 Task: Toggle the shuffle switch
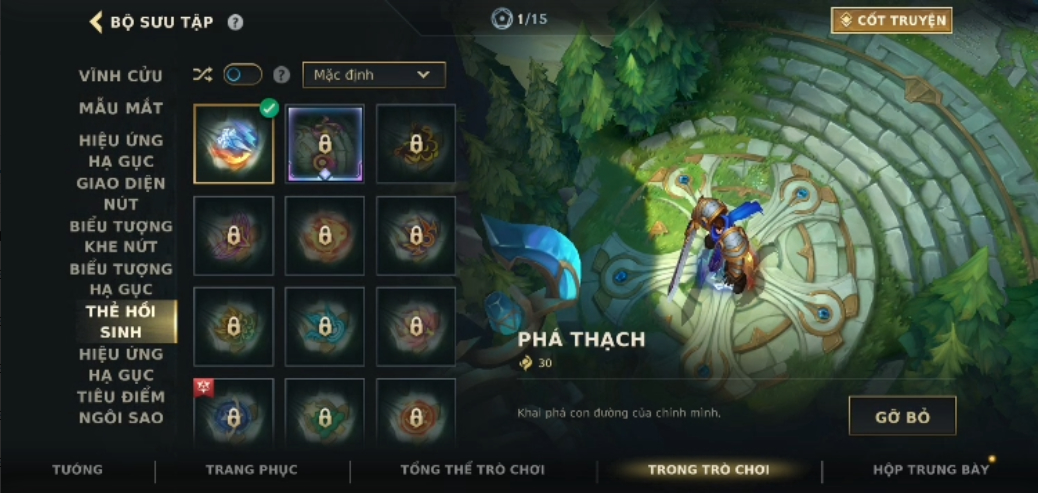tap(242, 75)
